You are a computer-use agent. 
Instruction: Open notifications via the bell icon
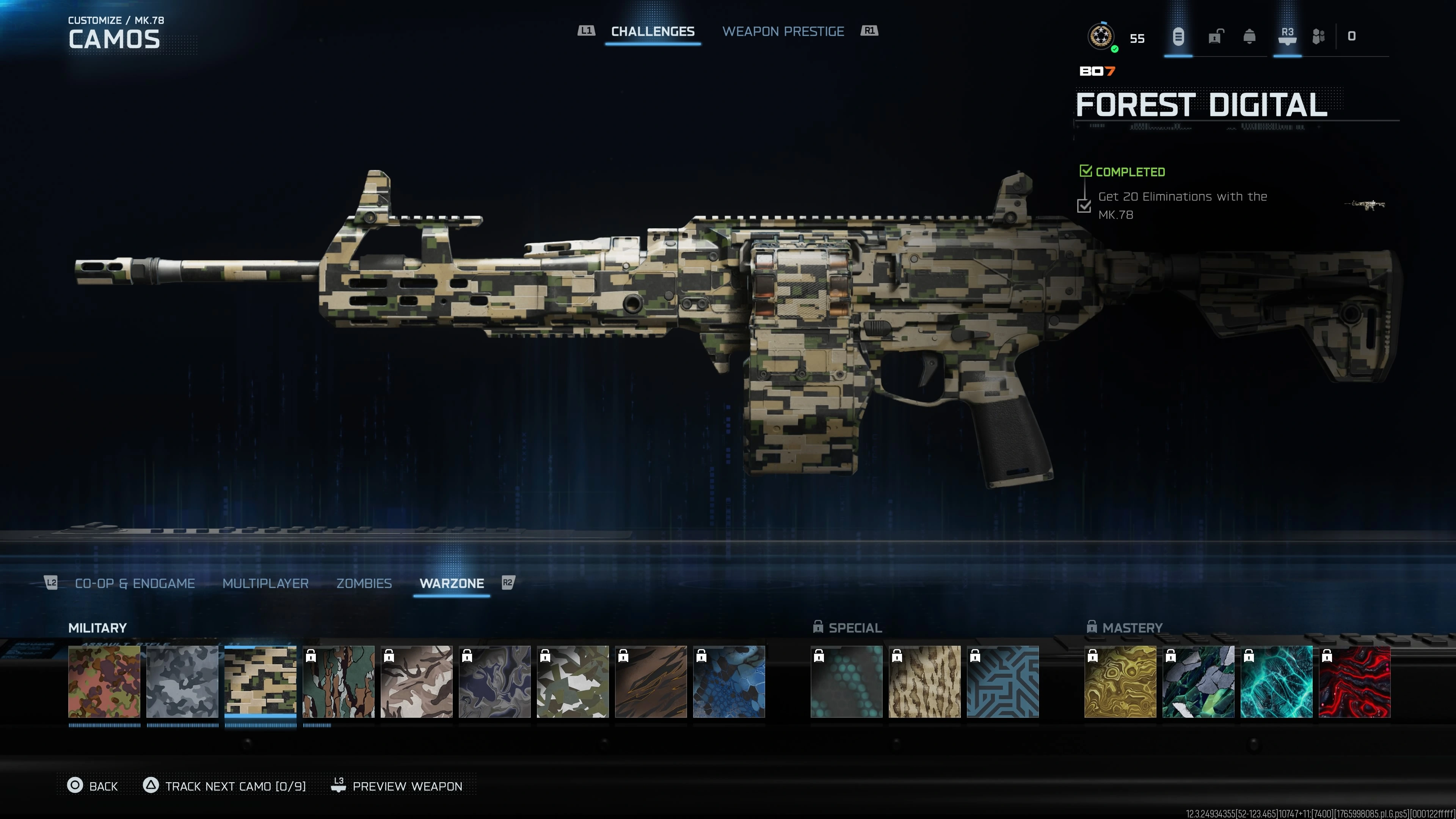pos(1250,37)
